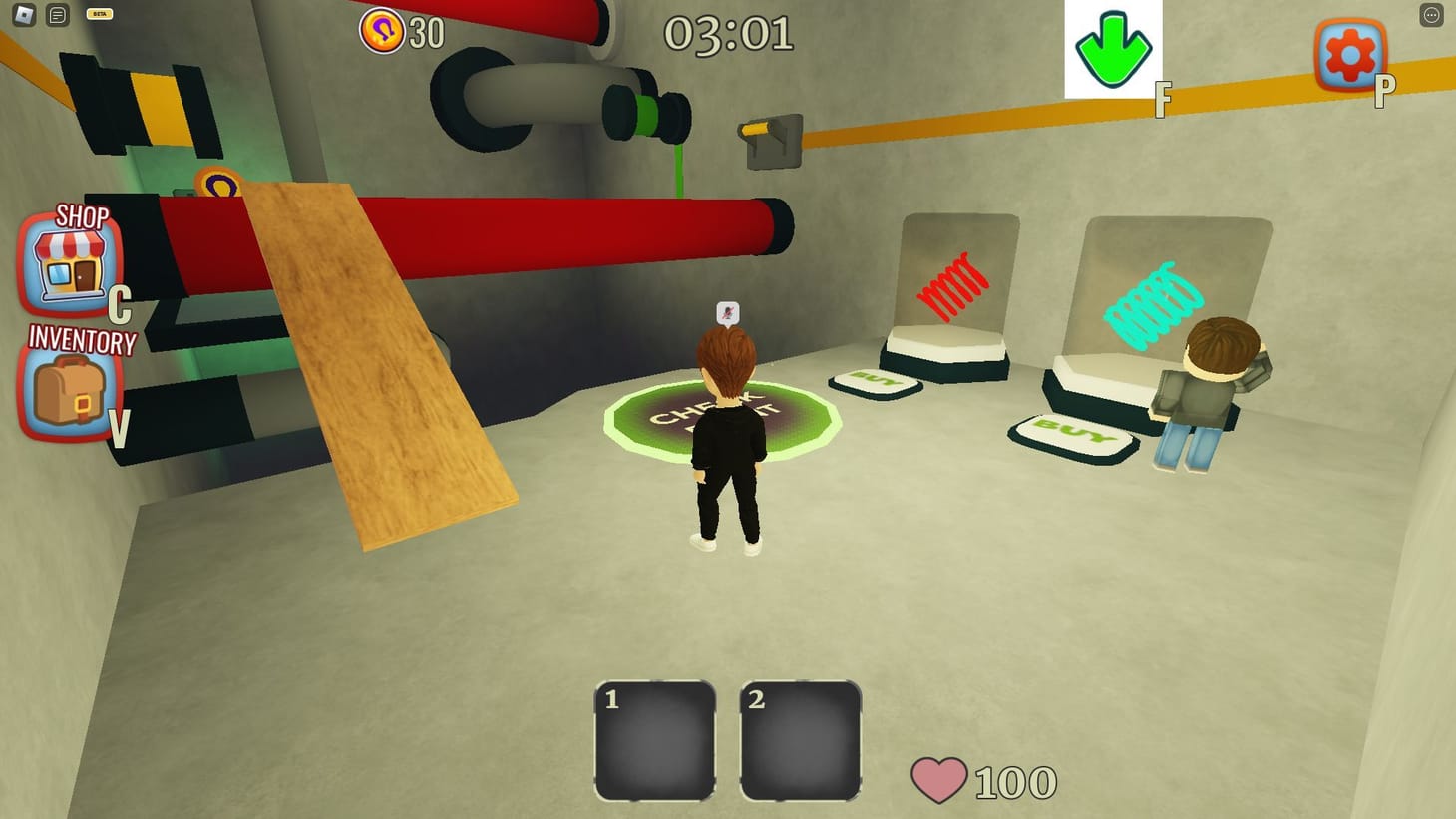Click the BUY pad near the teal spring
1456x819 pixels.
1075,436
